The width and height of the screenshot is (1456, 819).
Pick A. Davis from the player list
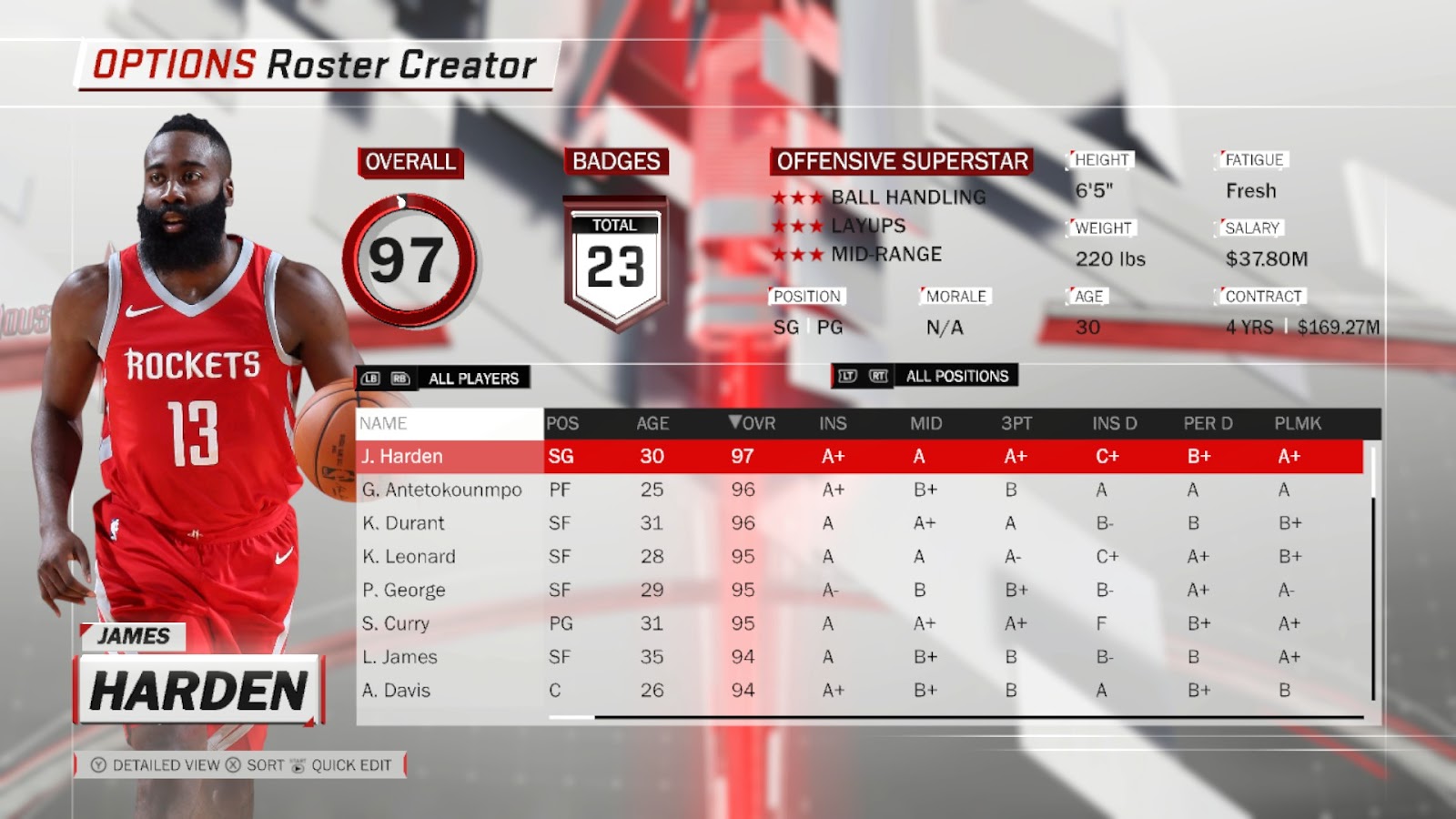(396, 691)
